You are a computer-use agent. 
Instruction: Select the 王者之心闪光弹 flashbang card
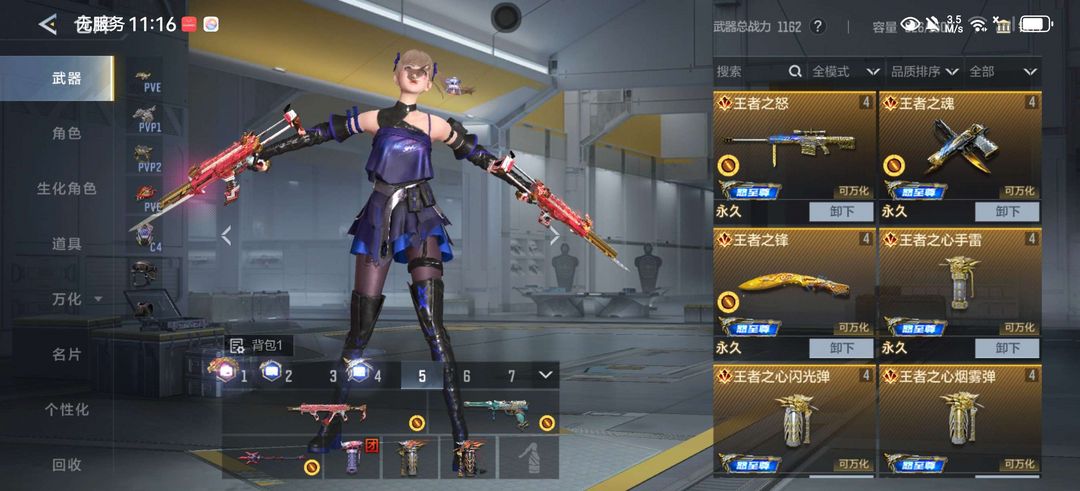(x=794, y=420)
